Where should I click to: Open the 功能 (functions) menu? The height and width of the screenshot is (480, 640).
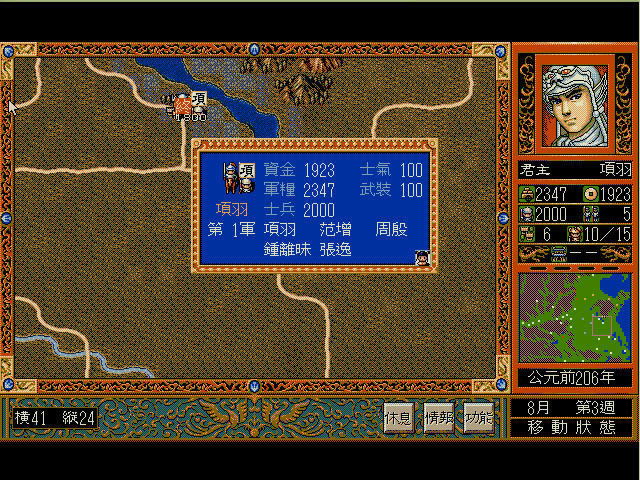478,418
